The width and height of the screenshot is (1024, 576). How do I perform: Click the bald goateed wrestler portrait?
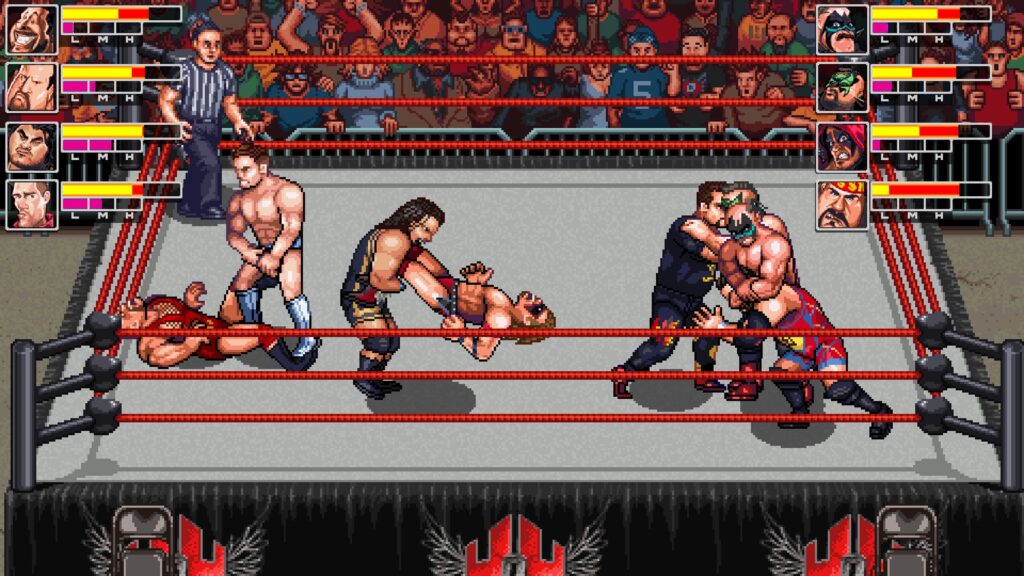click(x=31, y=88)
